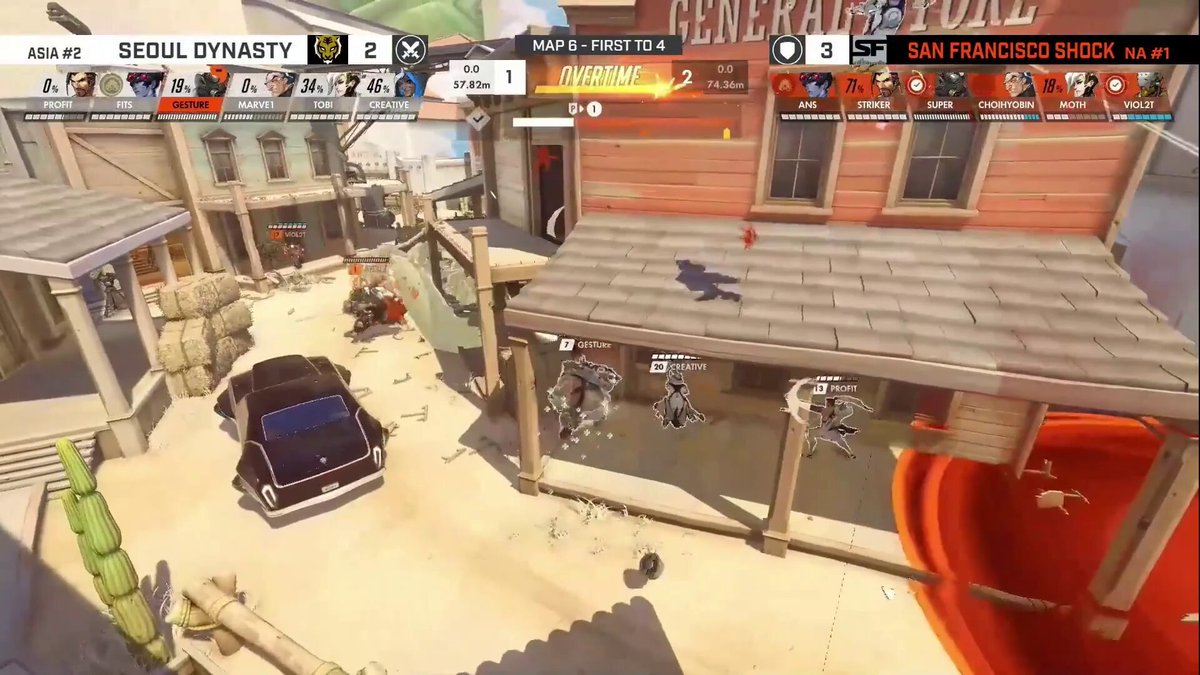Screen dimensions: 1200x675
Task: Select ANS's Widowmaker portrait
Action: pyautogui.click(x=817, y=85)
